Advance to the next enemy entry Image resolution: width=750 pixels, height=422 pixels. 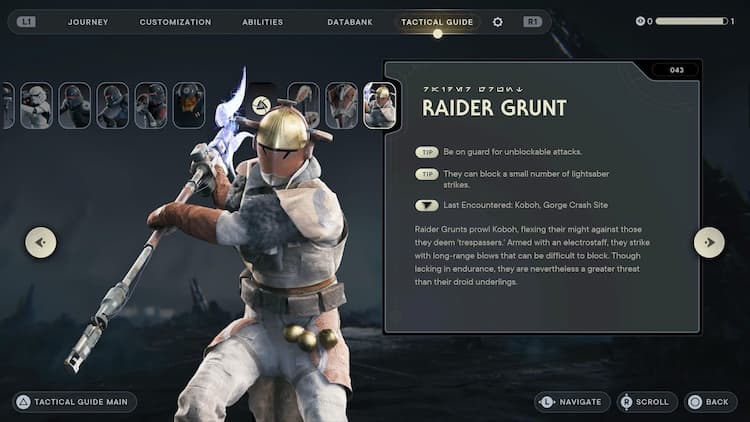tap(709, 242)
